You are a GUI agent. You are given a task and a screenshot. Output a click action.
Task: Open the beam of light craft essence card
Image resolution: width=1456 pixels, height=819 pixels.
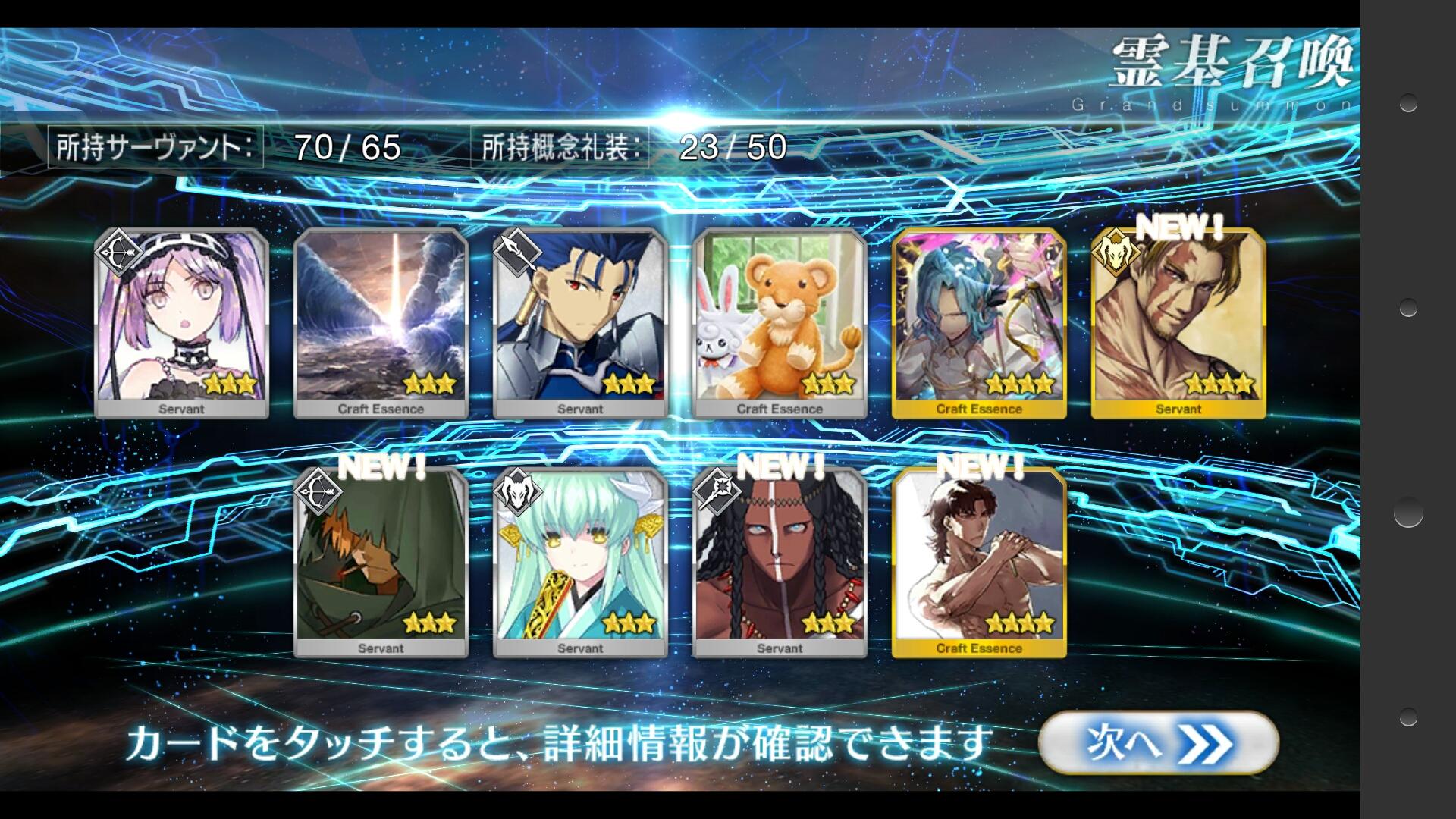coord(381,322)
